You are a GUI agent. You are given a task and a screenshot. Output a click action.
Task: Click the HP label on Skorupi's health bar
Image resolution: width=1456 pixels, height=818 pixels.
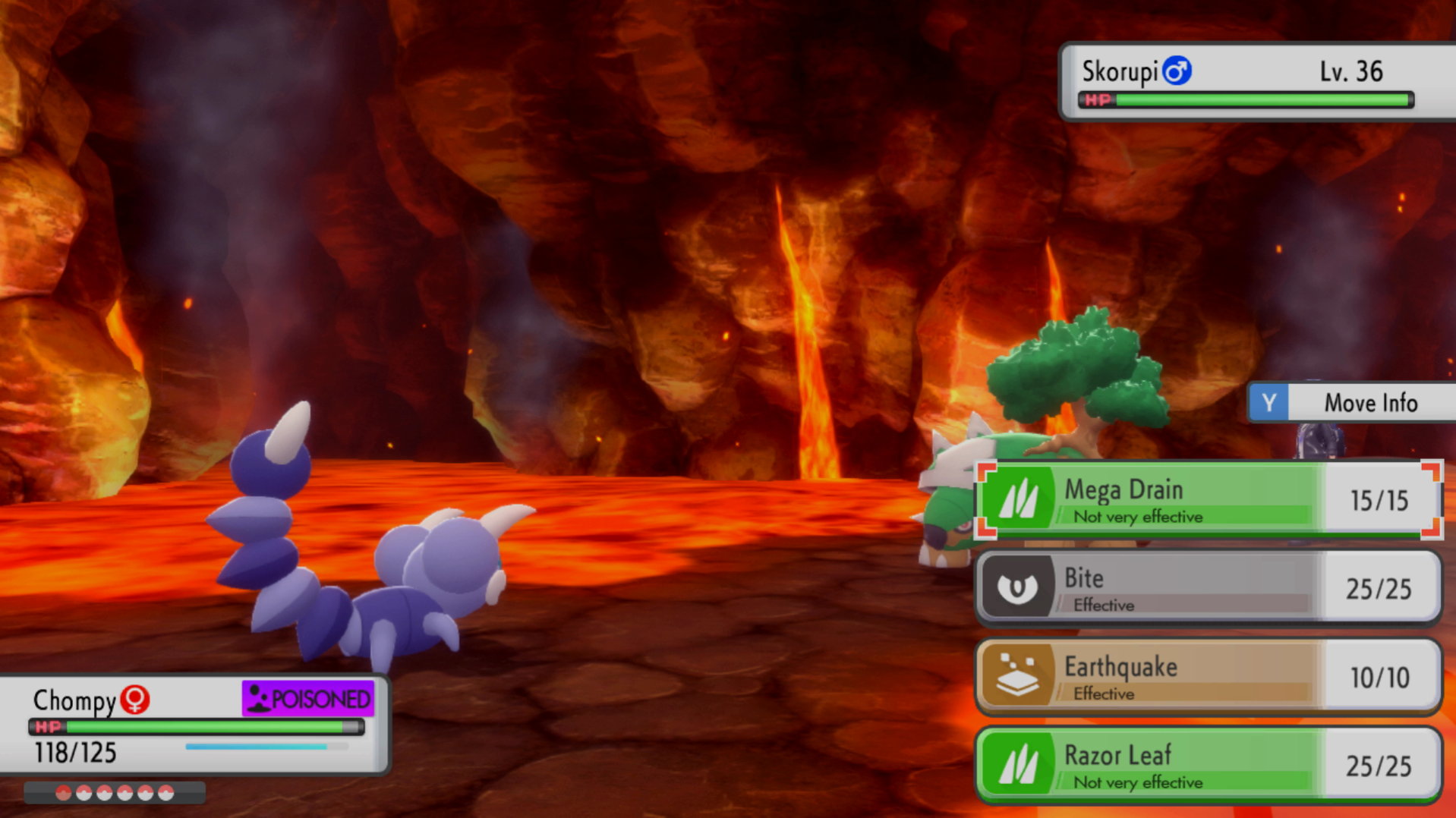point(1098,99)
